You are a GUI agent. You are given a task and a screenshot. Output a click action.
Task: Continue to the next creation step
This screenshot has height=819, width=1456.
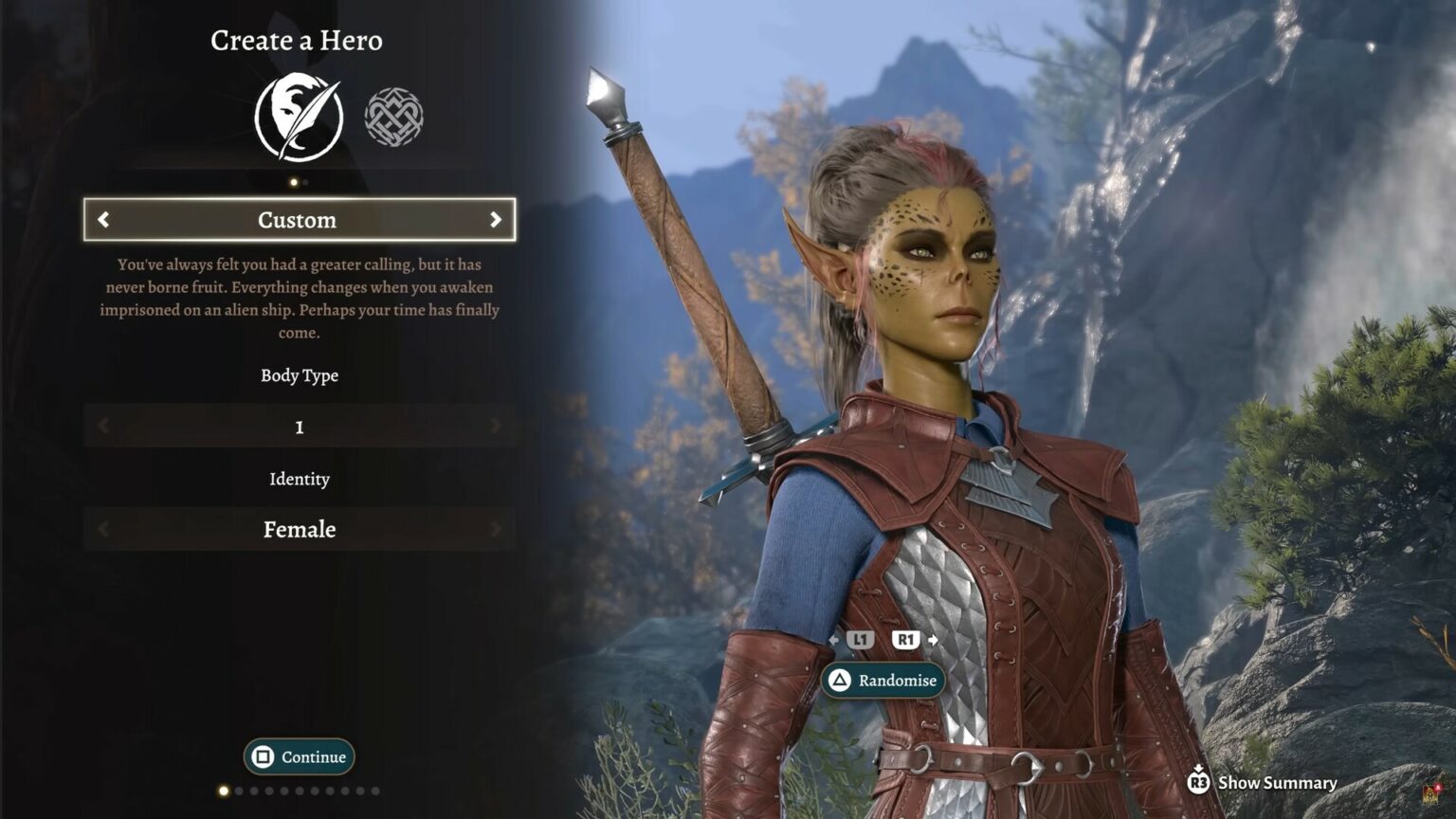[300, 756]
